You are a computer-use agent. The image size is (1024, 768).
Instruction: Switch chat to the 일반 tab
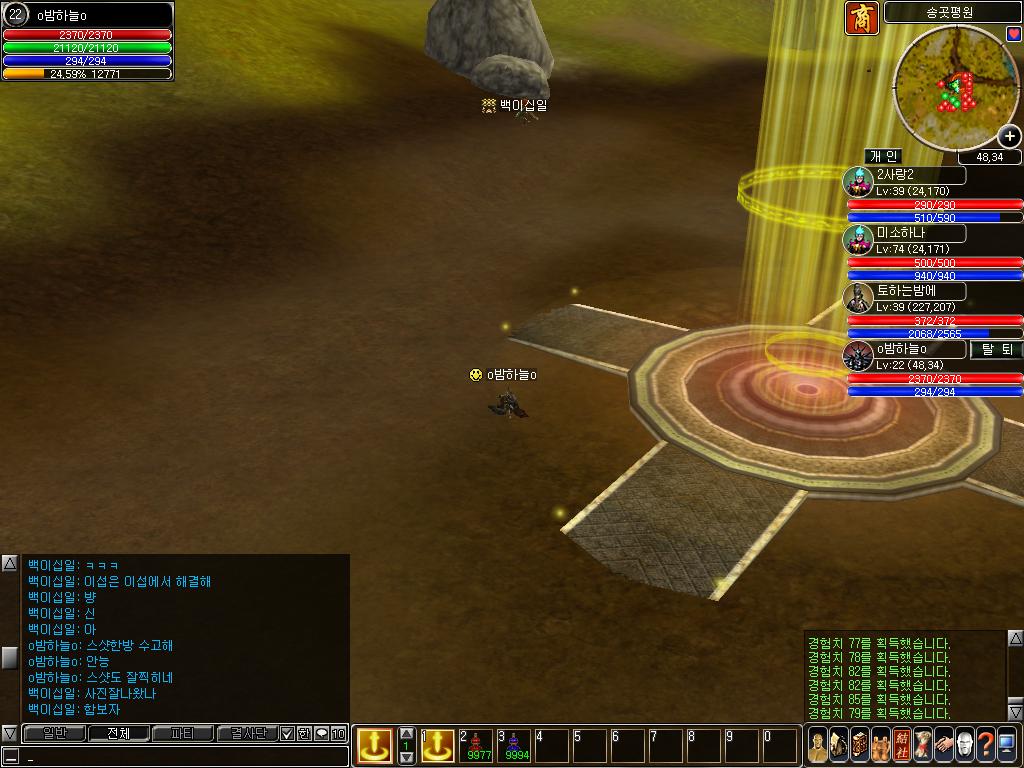(54, 733)
